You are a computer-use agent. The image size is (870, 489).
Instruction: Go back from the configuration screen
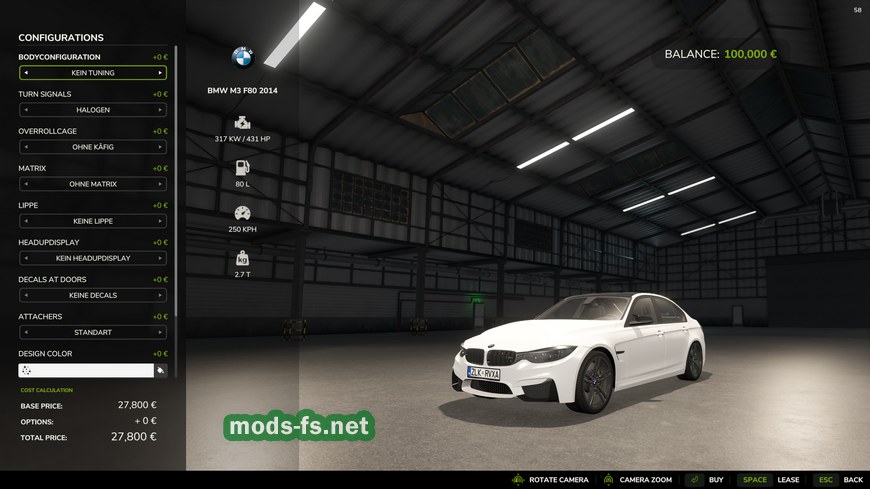coord(838,480)
